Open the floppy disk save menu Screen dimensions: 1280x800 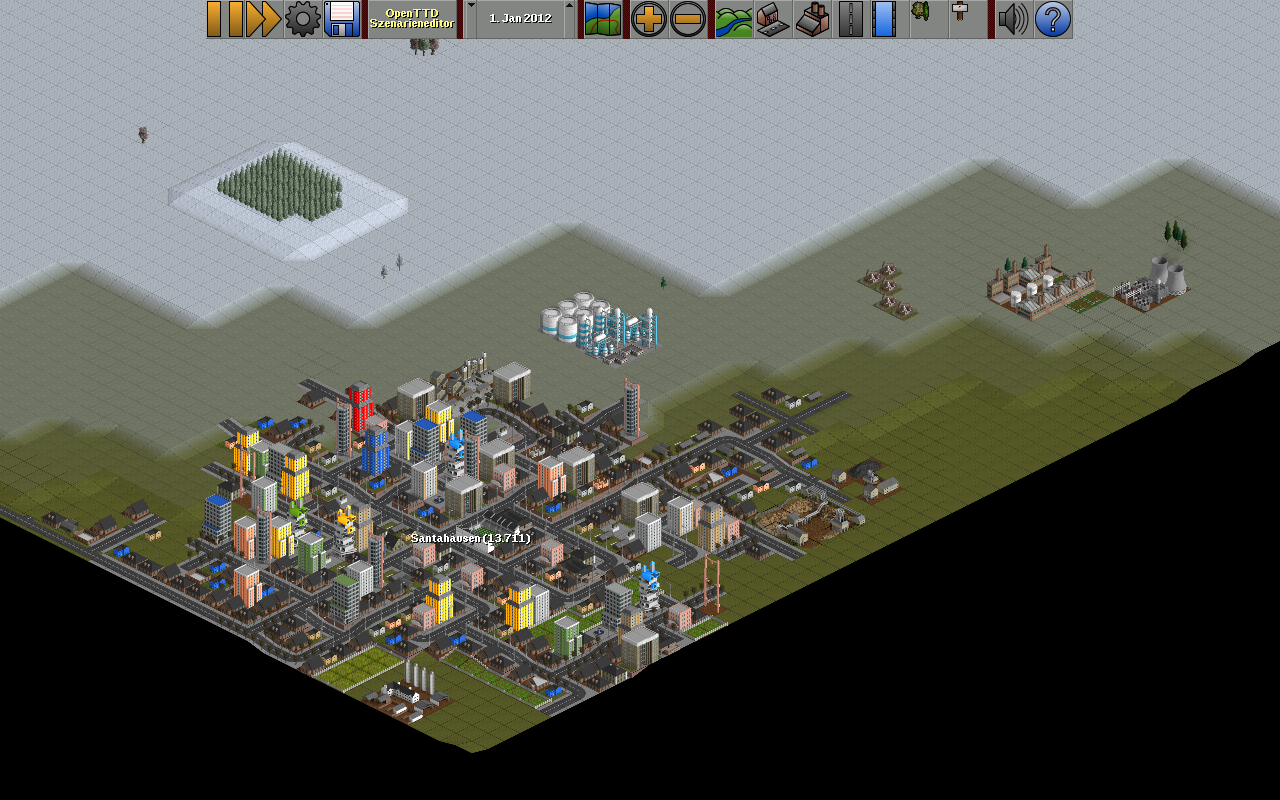(x=342, y=19)
